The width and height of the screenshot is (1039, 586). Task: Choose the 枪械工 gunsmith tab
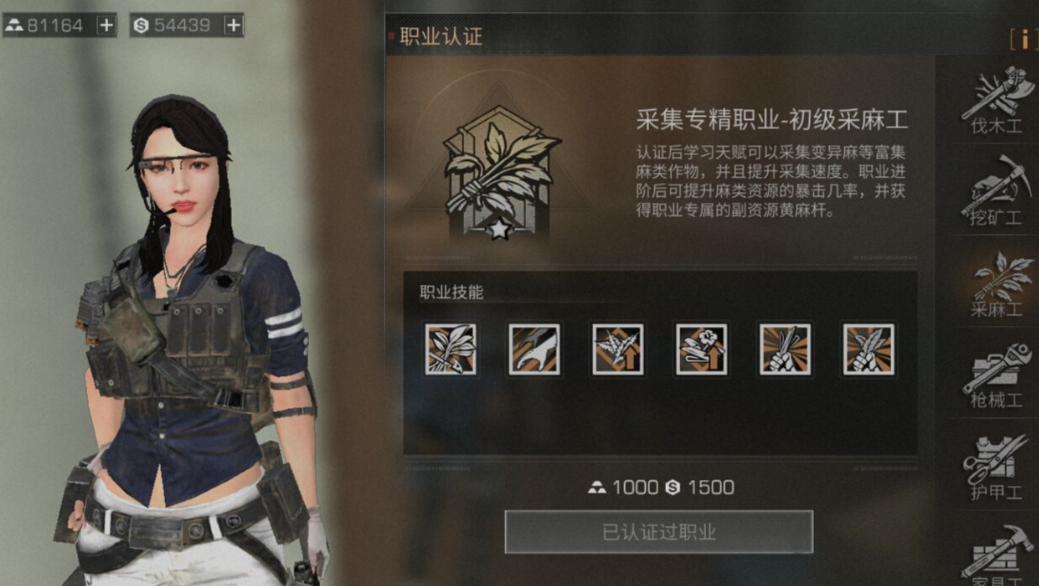tap(996, 374)
